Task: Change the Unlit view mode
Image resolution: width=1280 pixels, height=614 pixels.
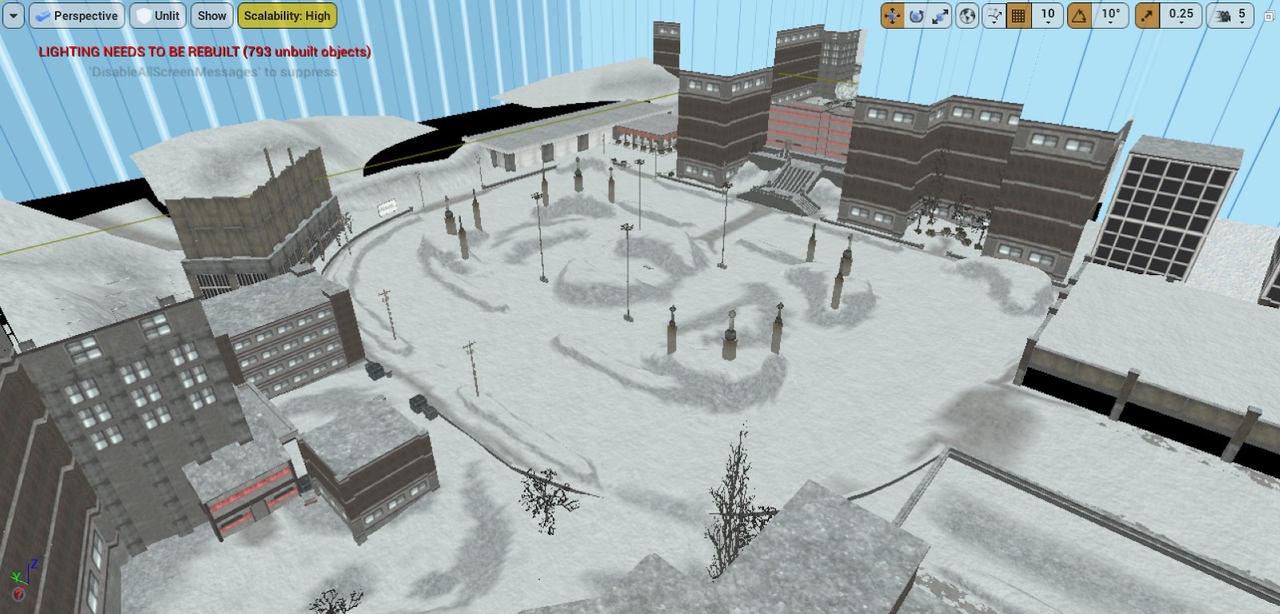Action: (x=157, y=16)
